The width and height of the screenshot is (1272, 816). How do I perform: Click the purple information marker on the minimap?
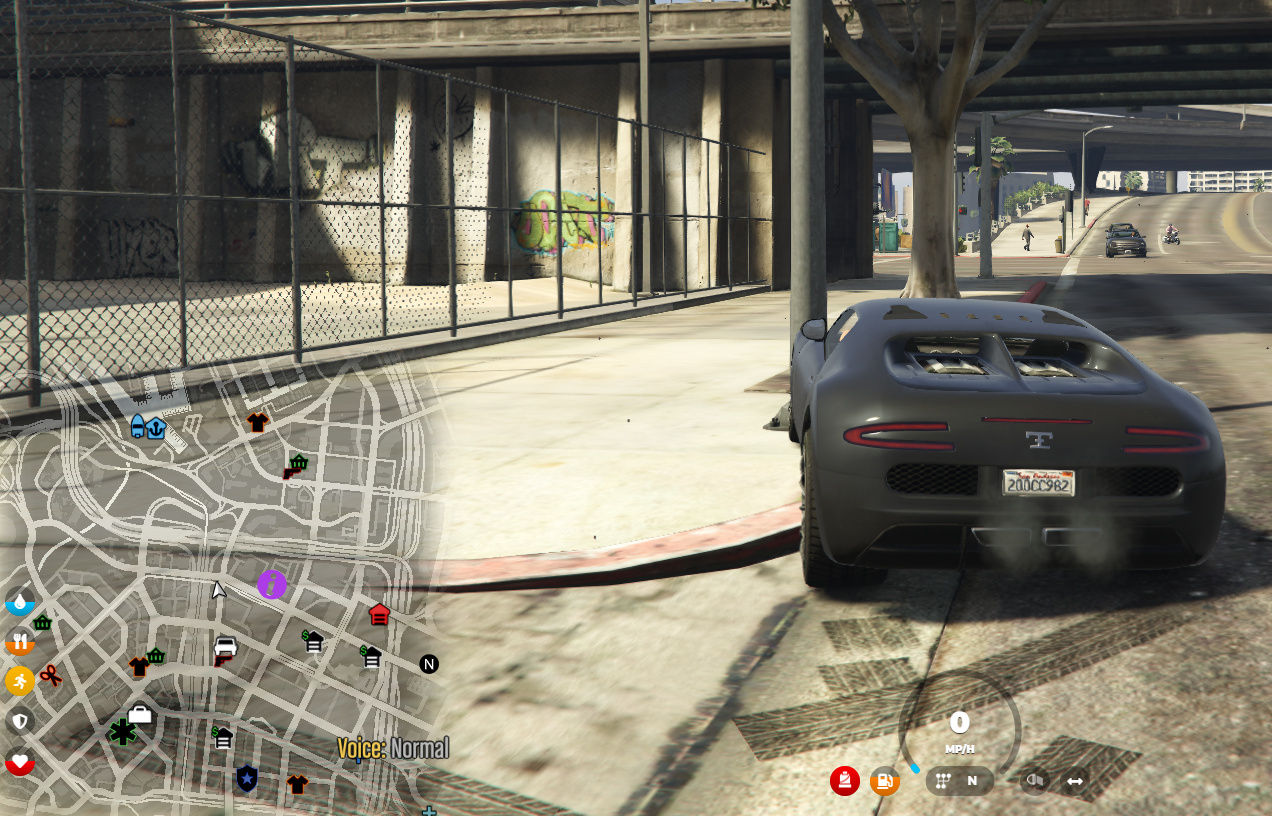[x=272, y=584]
